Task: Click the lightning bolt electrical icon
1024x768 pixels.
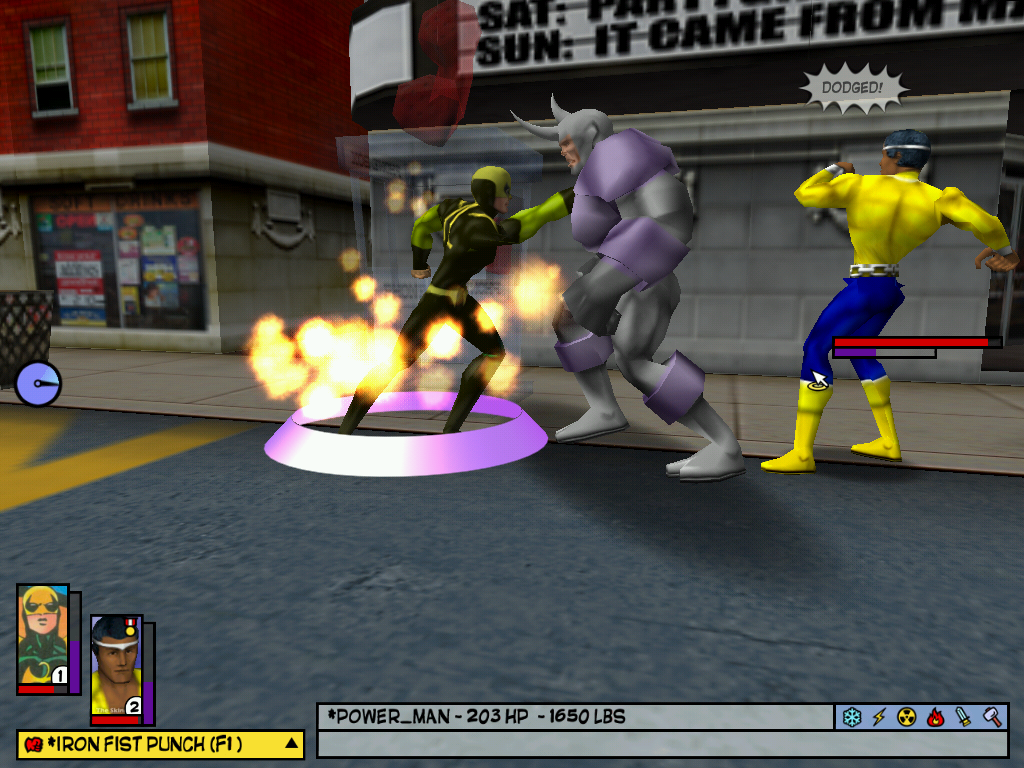Action: pos(880,717)
